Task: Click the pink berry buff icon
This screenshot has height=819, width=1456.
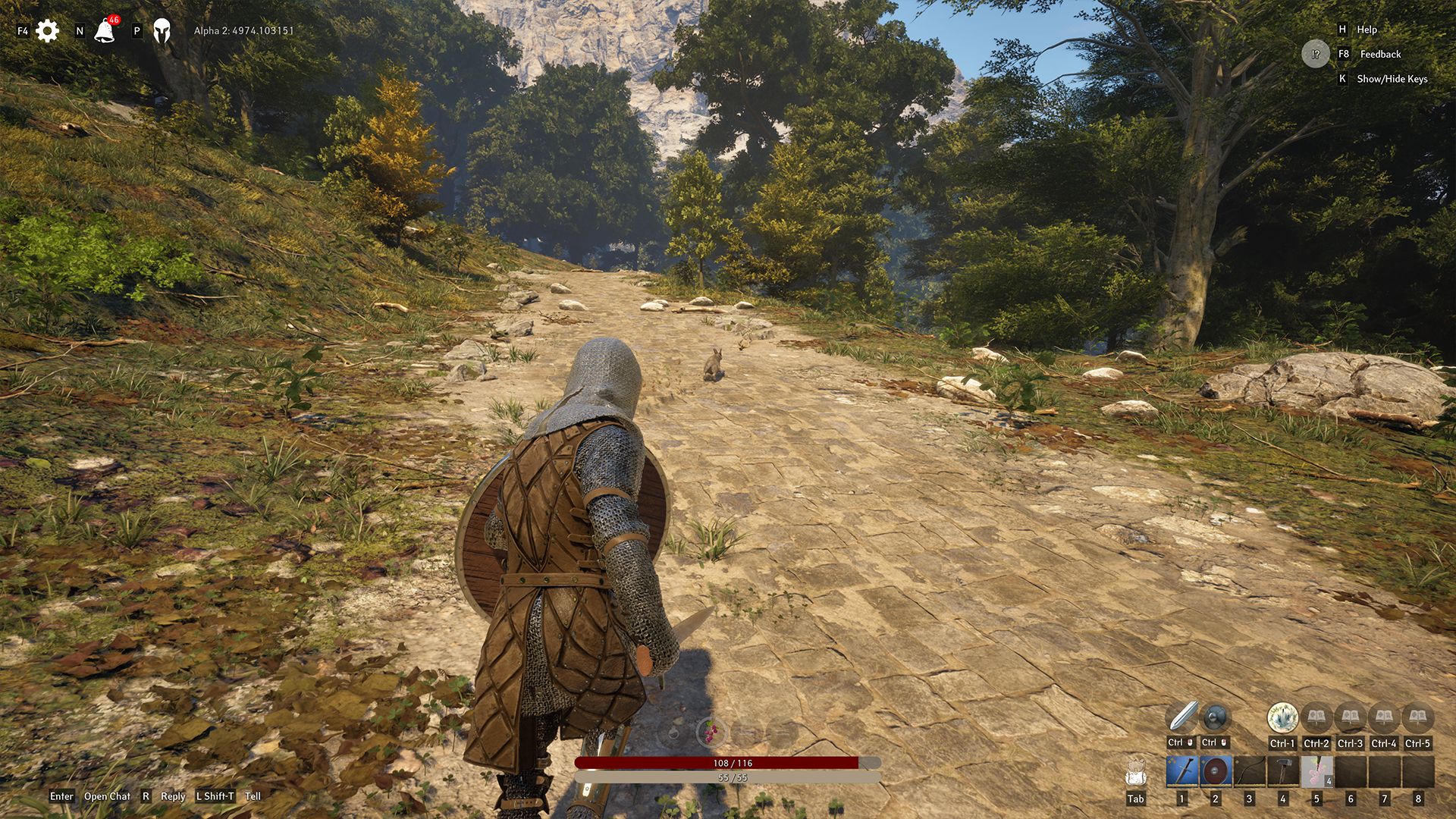Action: pyautogui.click(x=711, y=733)
